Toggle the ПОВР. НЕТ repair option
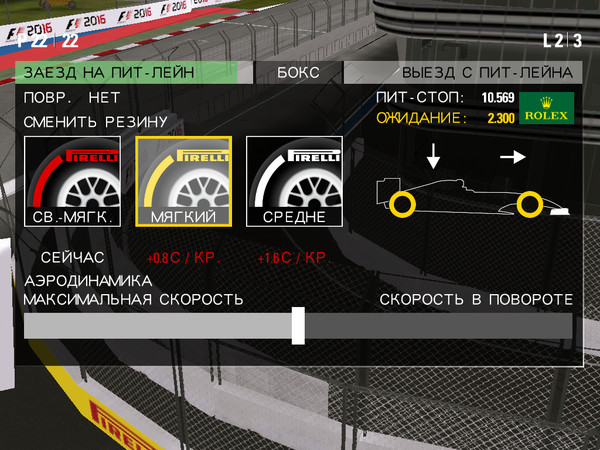This screenshot has height=450, width=600. pos(72,98)
